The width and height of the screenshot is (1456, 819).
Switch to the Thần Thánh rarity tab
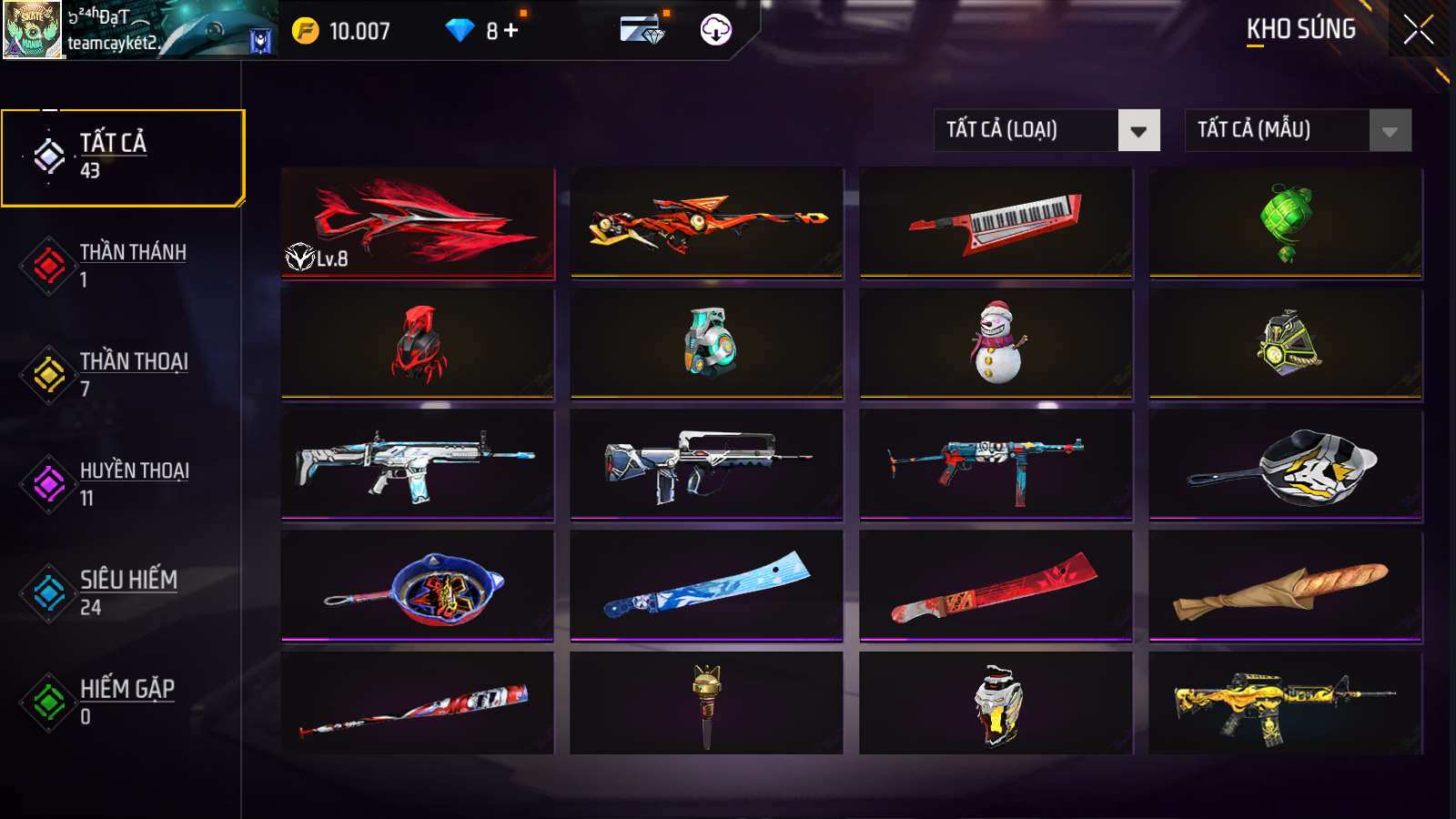[123, 266]
